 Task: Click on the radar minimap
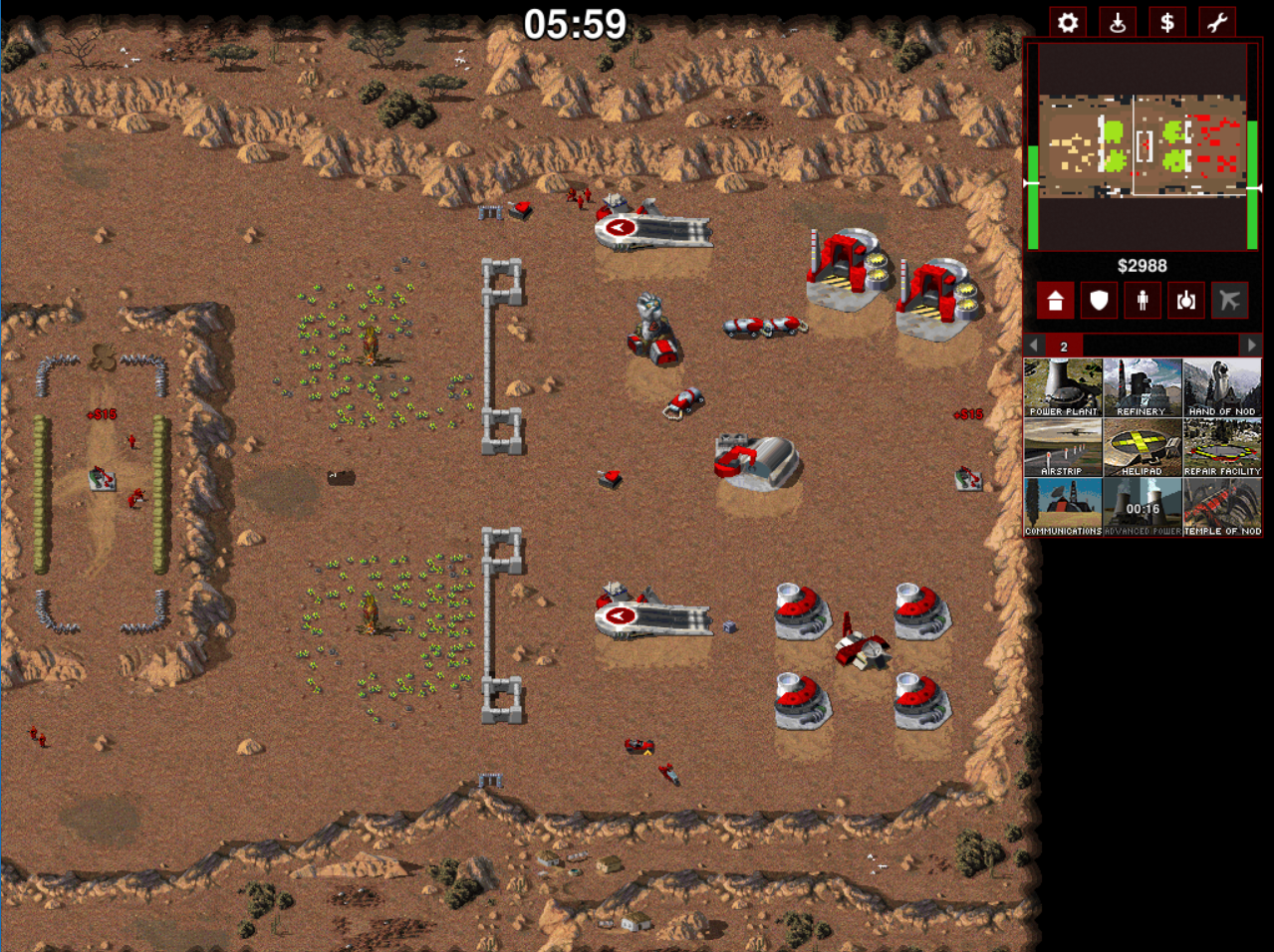[x=1143, y=145]
